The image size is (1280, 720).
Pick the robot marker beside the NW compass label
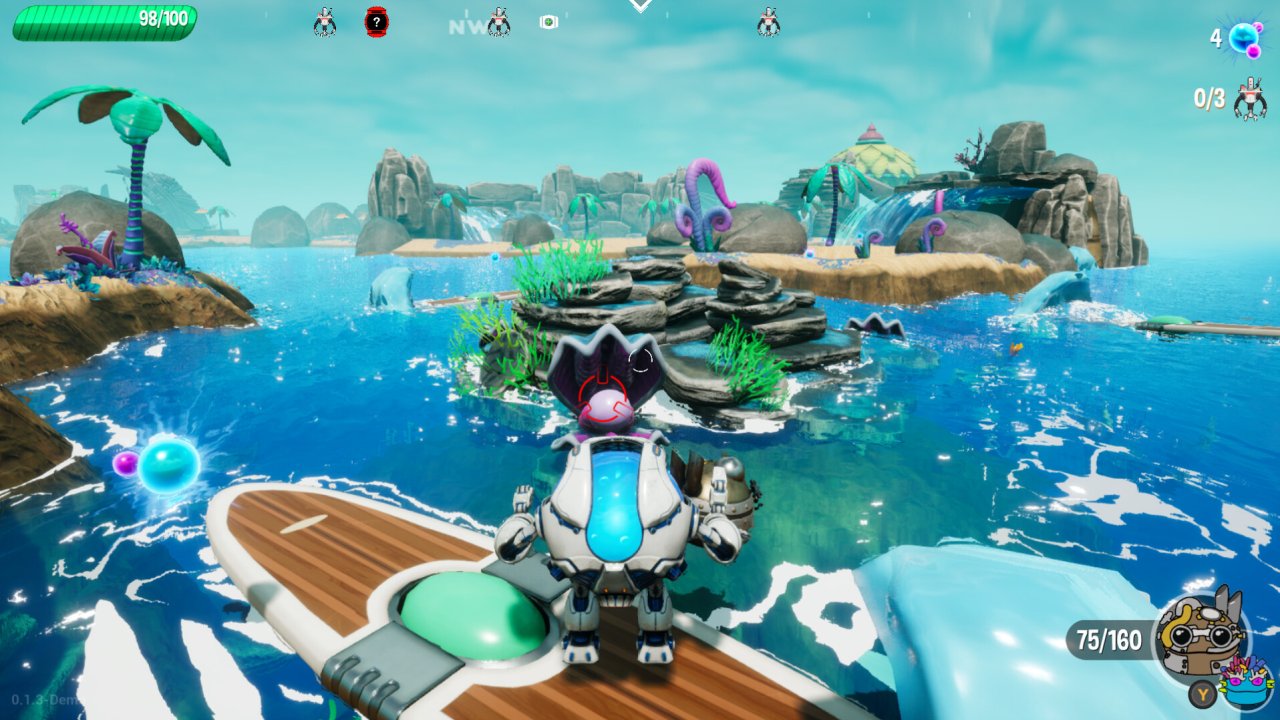pos(498,21)
